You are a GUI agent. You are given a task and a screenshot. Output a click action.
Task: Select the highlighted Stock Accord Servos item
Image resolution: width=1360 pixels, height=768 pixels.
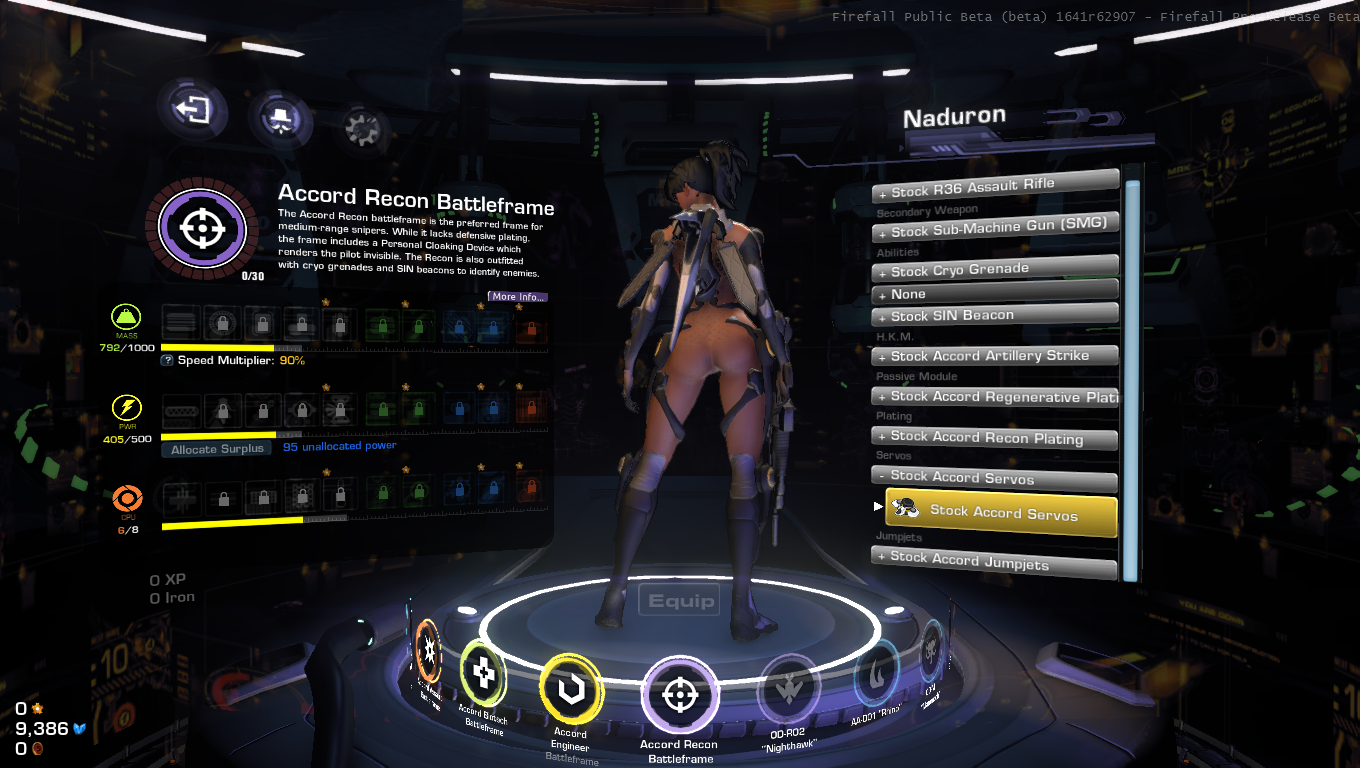[x=1001, y=513]
